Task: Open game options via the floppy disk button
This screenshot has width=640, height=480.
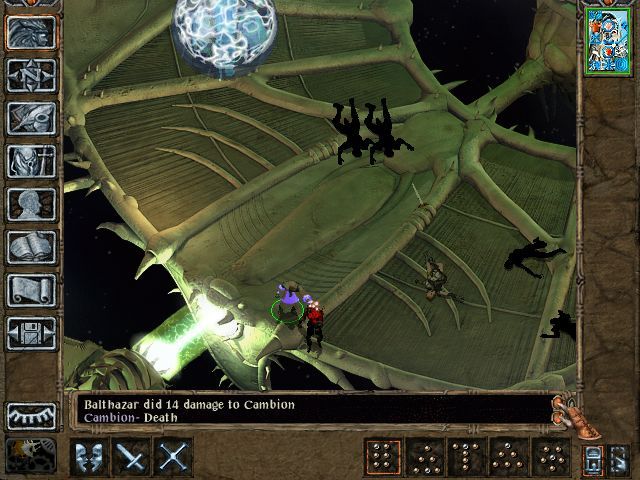Action: tap(31, 333)
